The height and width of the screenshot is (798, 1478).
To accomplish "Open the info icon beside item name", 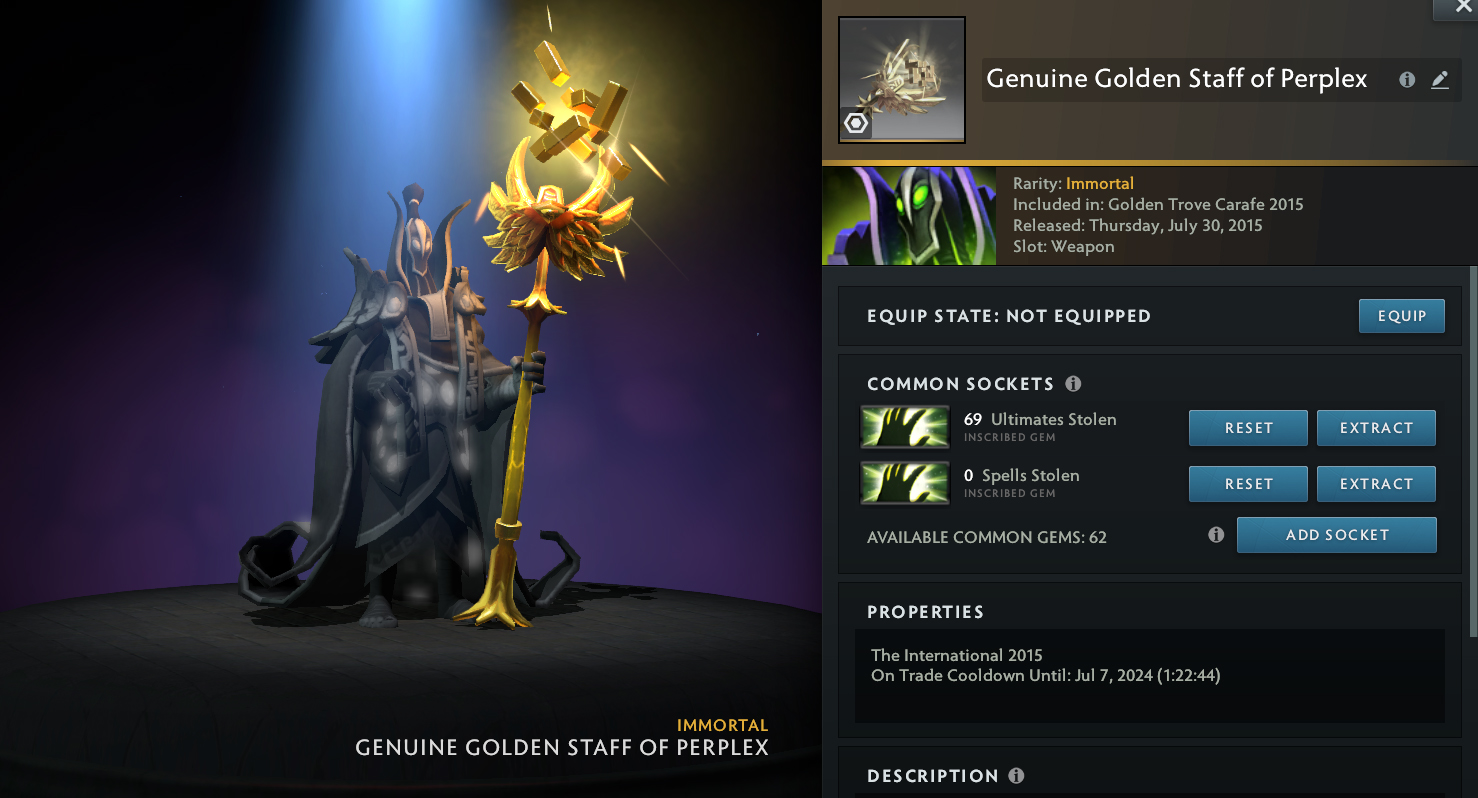I will 1407,80.
